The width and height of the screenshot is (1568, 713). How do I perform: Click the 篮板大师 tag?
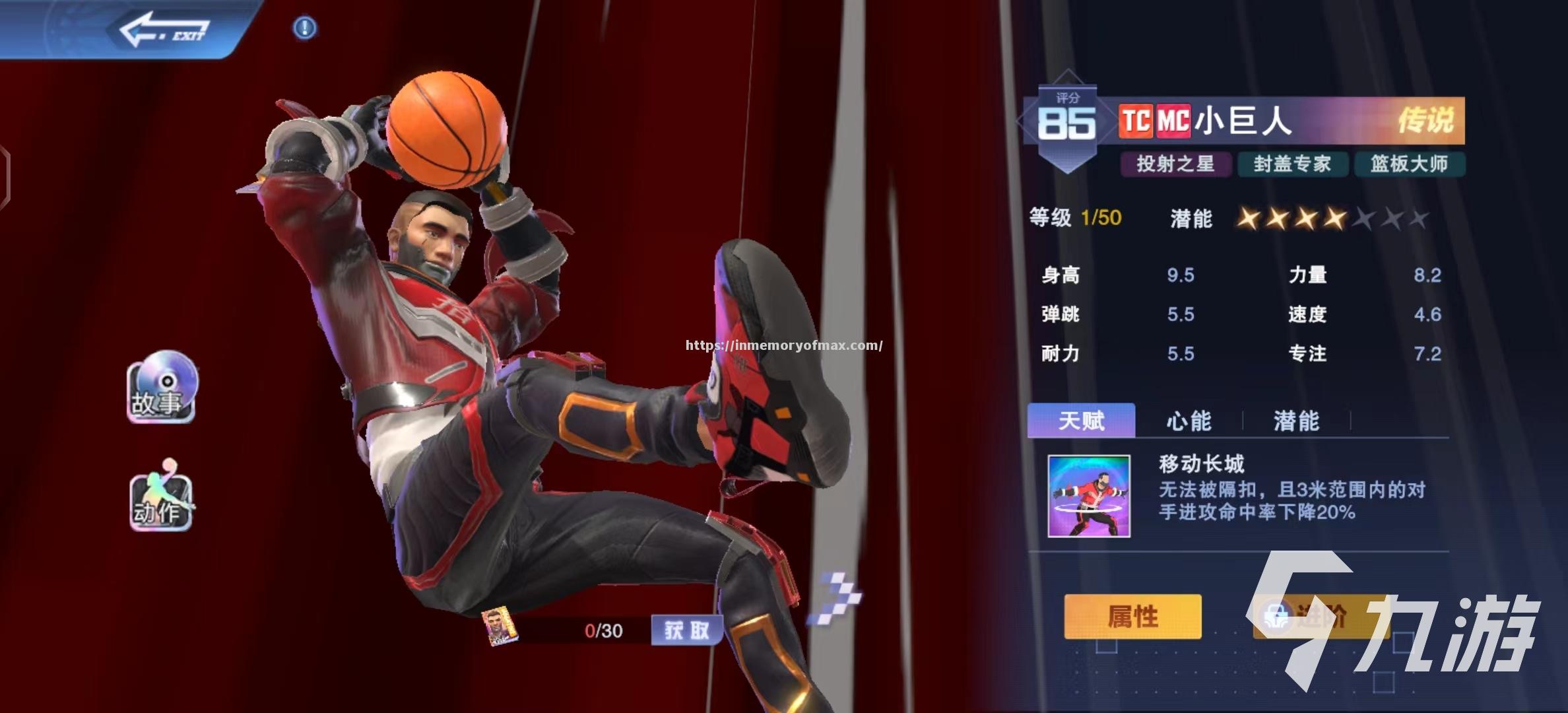tap(1409, 164)
